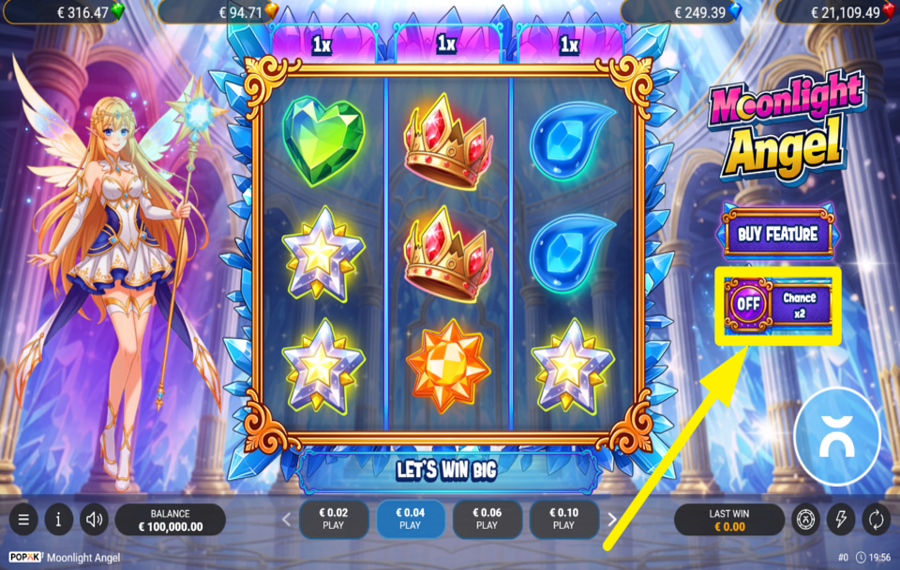Open the chip bet settings
This screenshot has width=900, height=570.
(806, 520)
